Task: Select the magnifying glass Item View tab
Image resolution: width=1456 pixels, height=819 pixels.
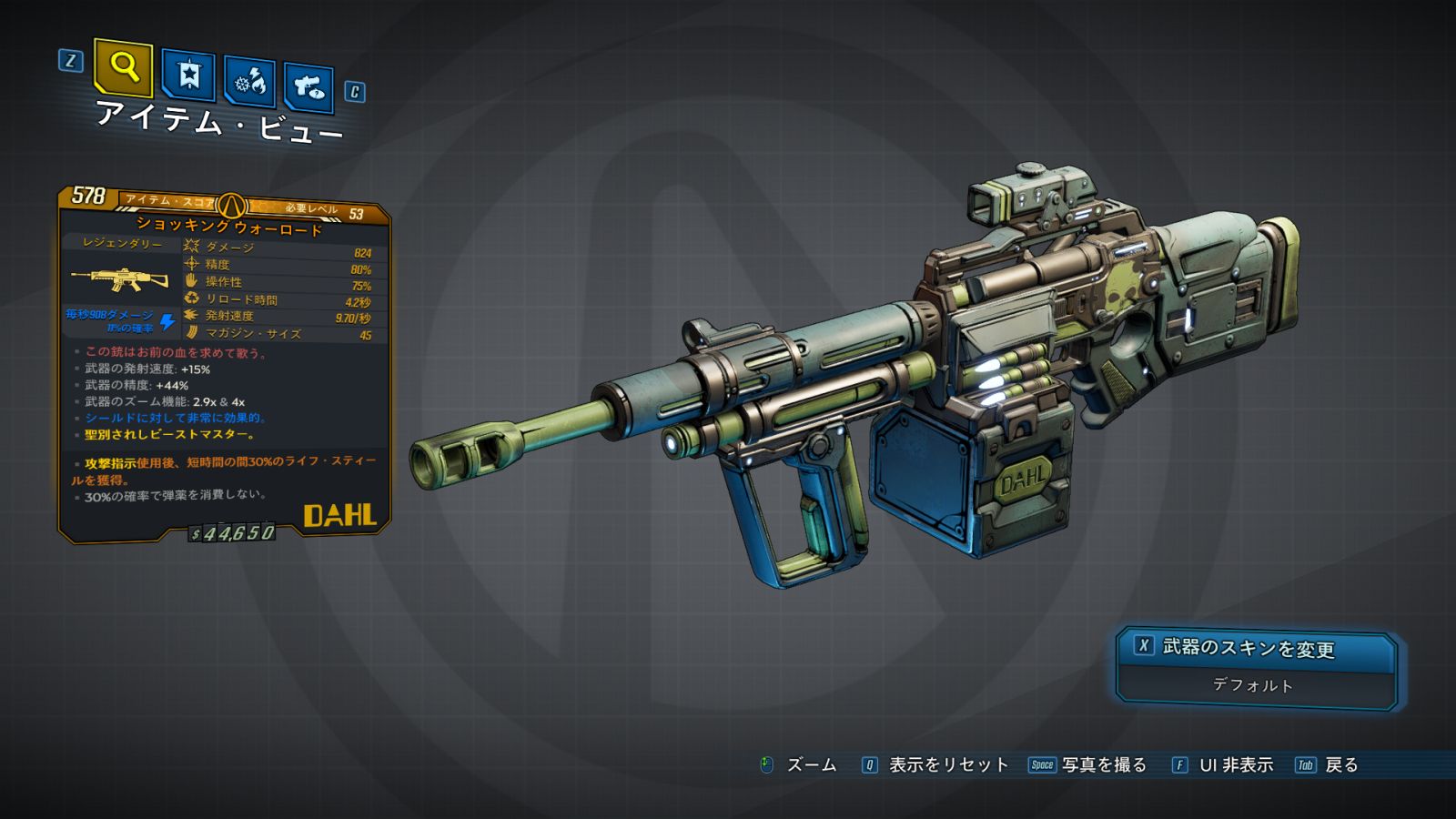Action: point(123,67)
